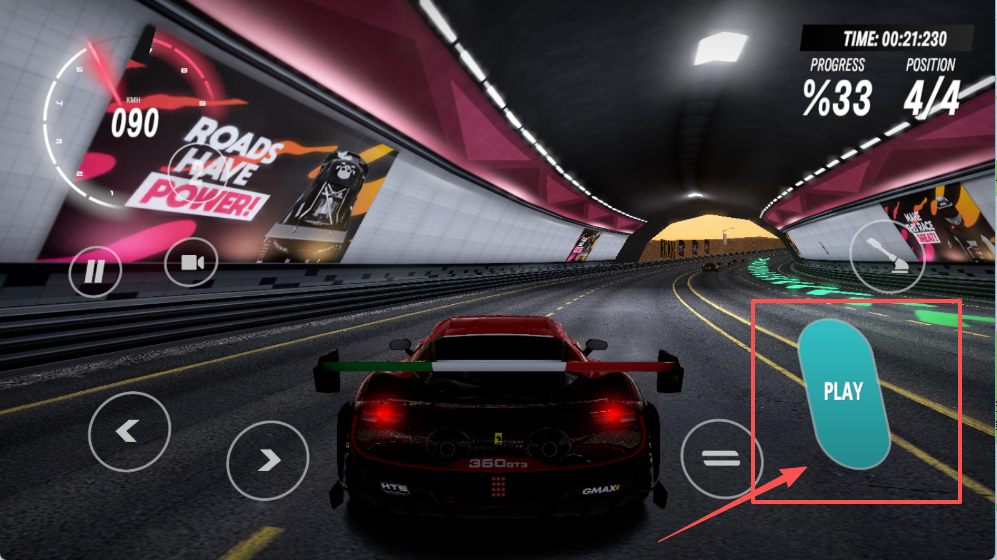Activate the handbrake lever button
The width and height of the screenshot is (997, 560).
point(887,255)
